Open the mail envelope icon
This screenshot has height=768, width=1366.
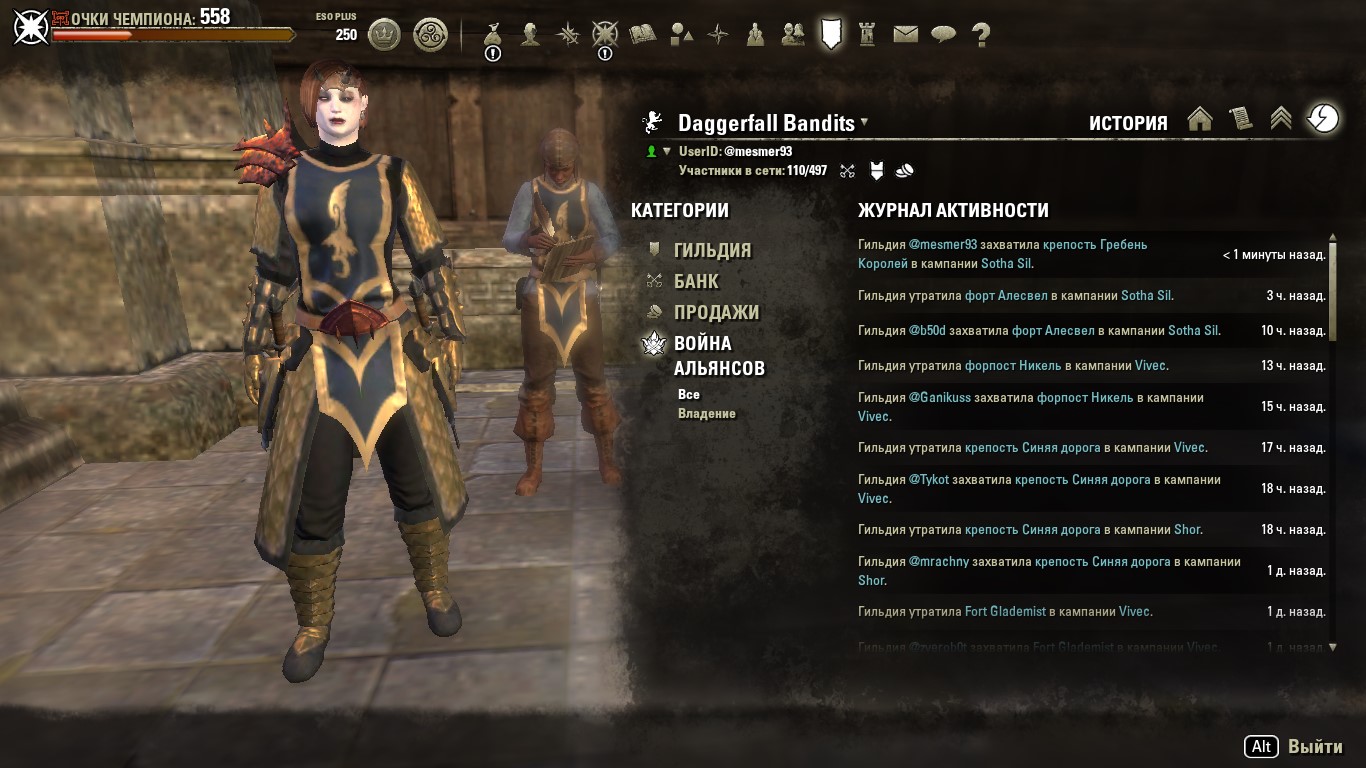905,34
